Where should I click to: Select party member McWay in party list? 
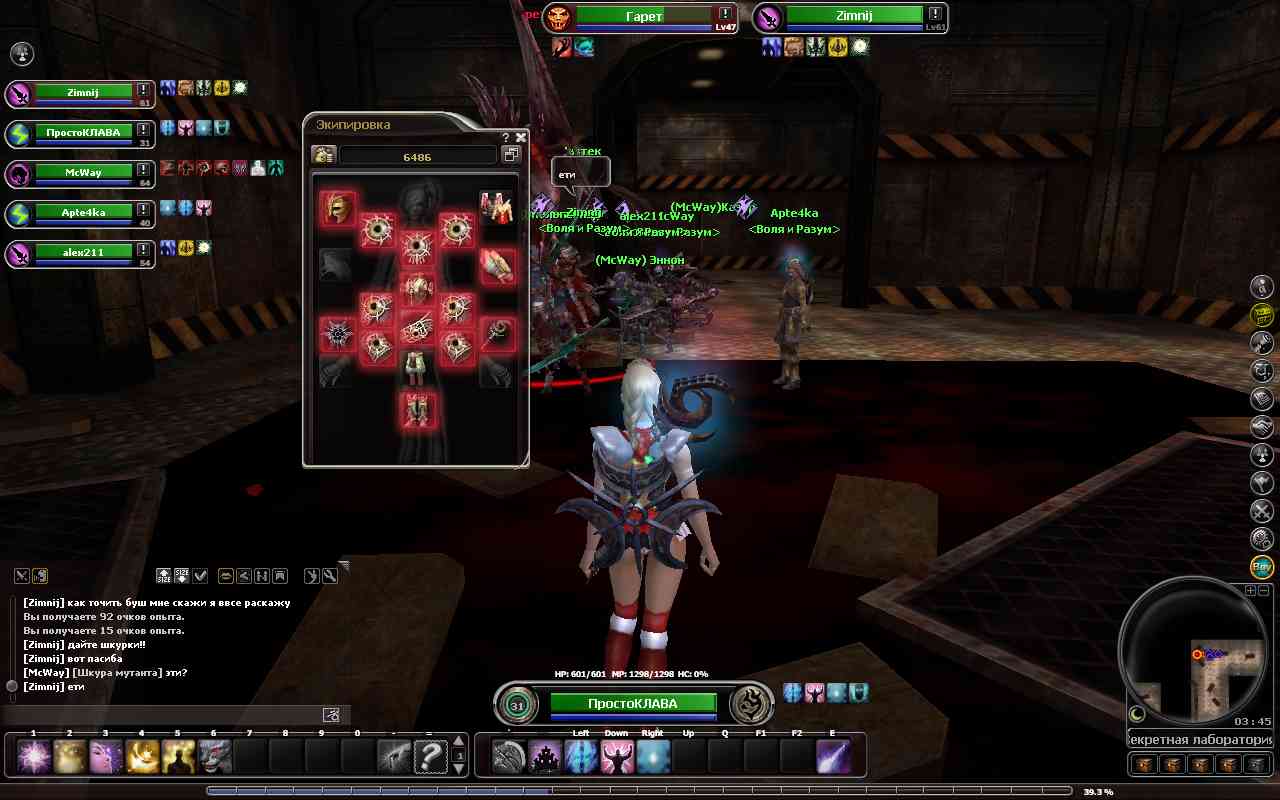tap(84, 172)
